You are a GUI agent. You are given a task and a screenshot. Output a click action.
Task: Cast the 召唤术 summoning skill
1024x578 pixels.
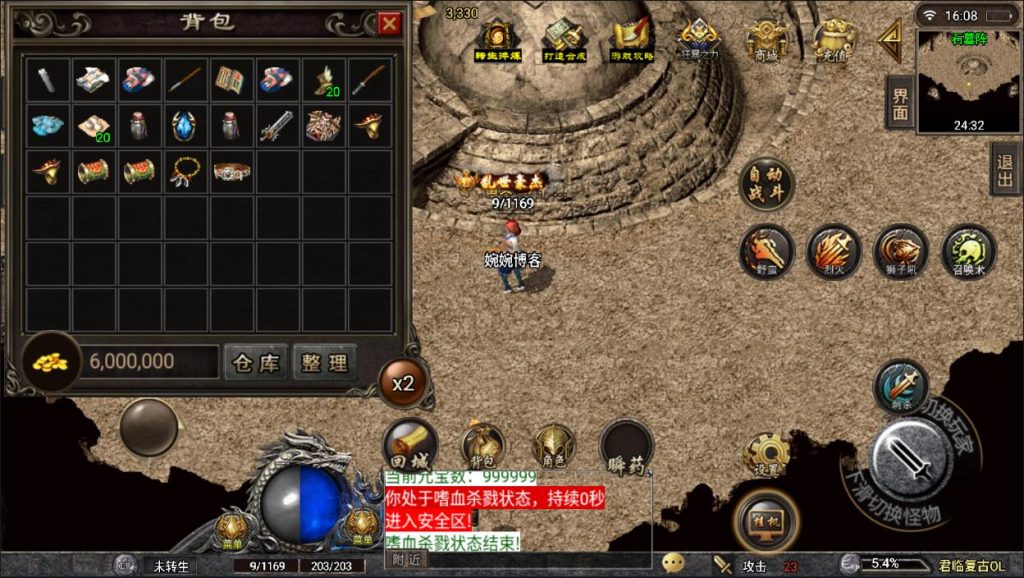(x=969, y=250)
